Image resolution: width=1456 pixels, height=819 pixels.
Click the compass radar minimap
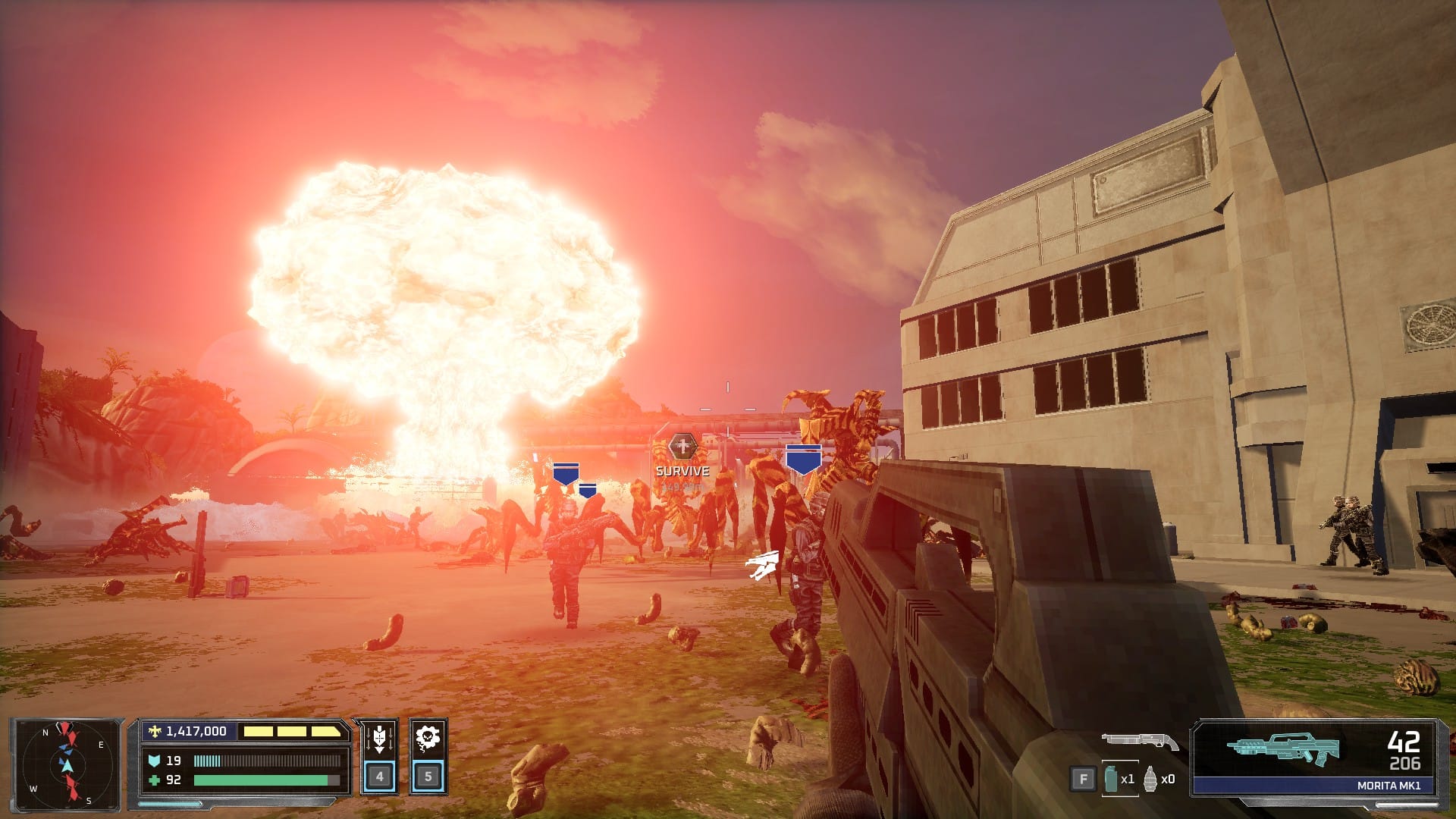(66, 764)
